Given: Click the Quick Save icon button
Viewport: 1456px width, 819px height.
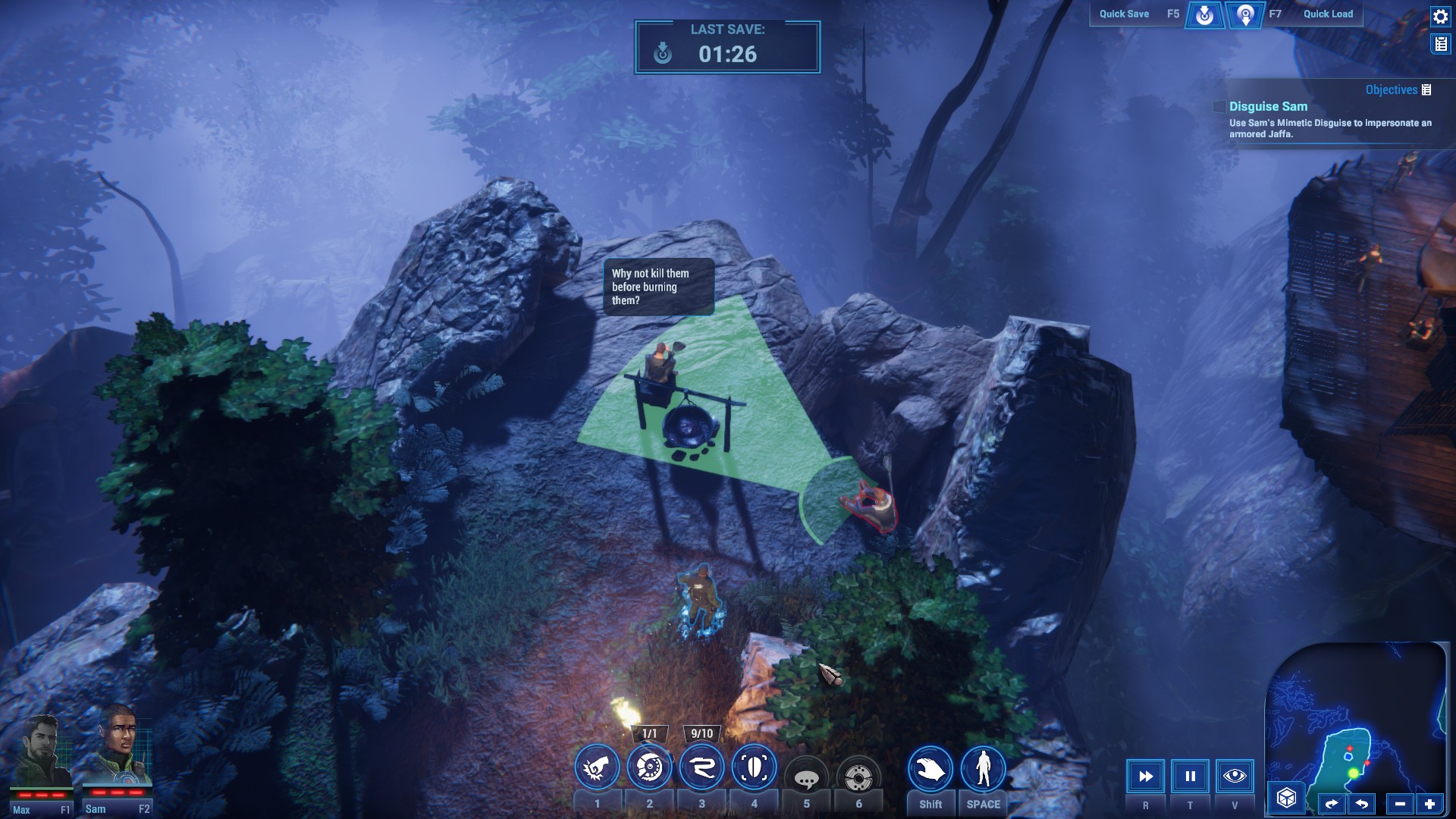Looking at the screenshot, I should coord(1204,14).
